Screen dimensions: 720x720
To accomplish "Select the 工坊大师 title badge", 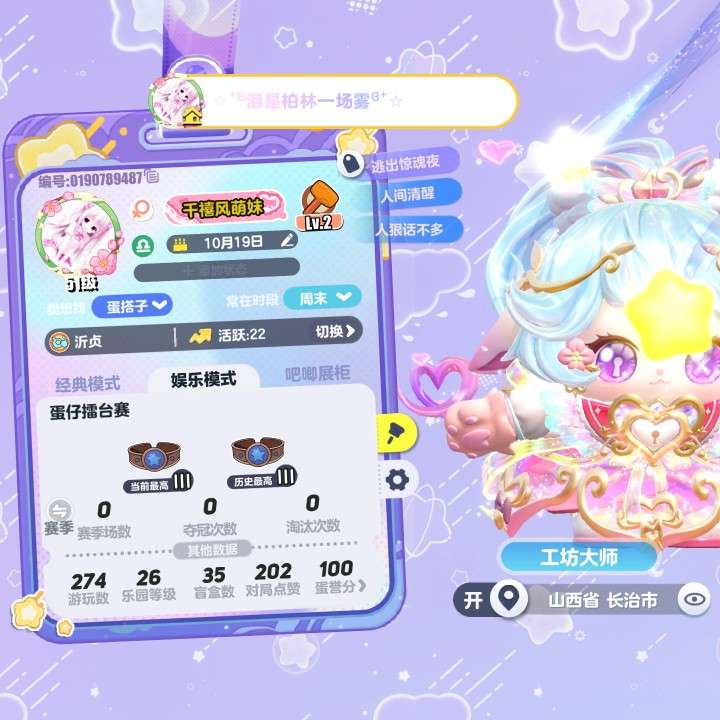I will click(580, 558).
